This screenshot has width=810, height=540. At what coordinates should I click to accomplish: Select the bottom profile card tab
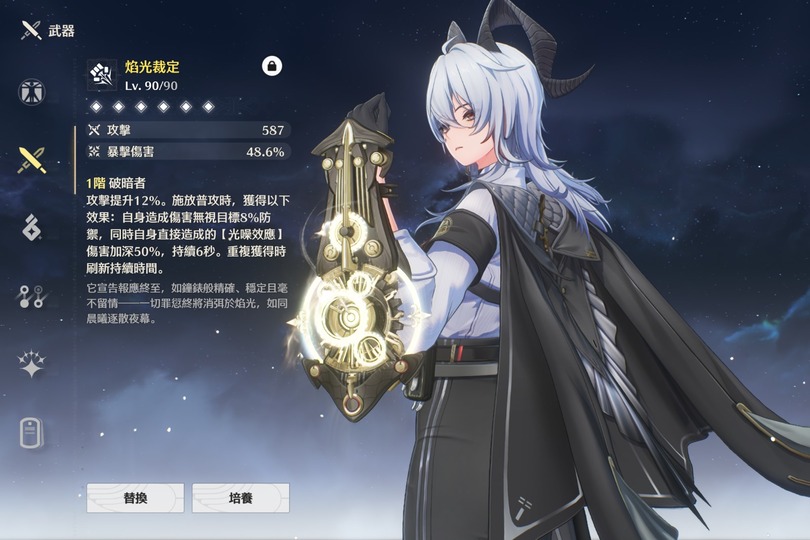pos(32,432)
